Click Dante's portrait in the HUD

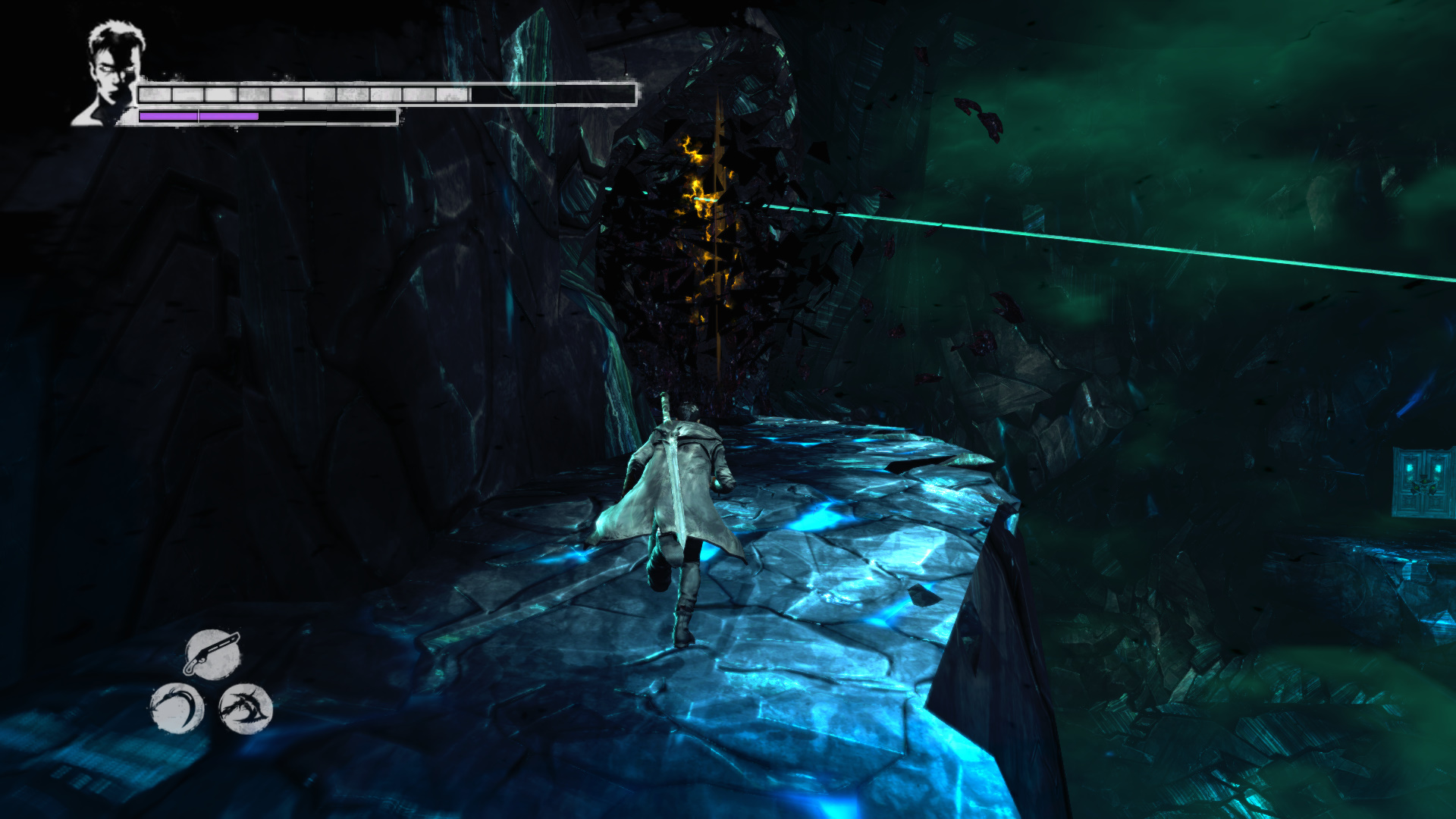coord(112,72)
